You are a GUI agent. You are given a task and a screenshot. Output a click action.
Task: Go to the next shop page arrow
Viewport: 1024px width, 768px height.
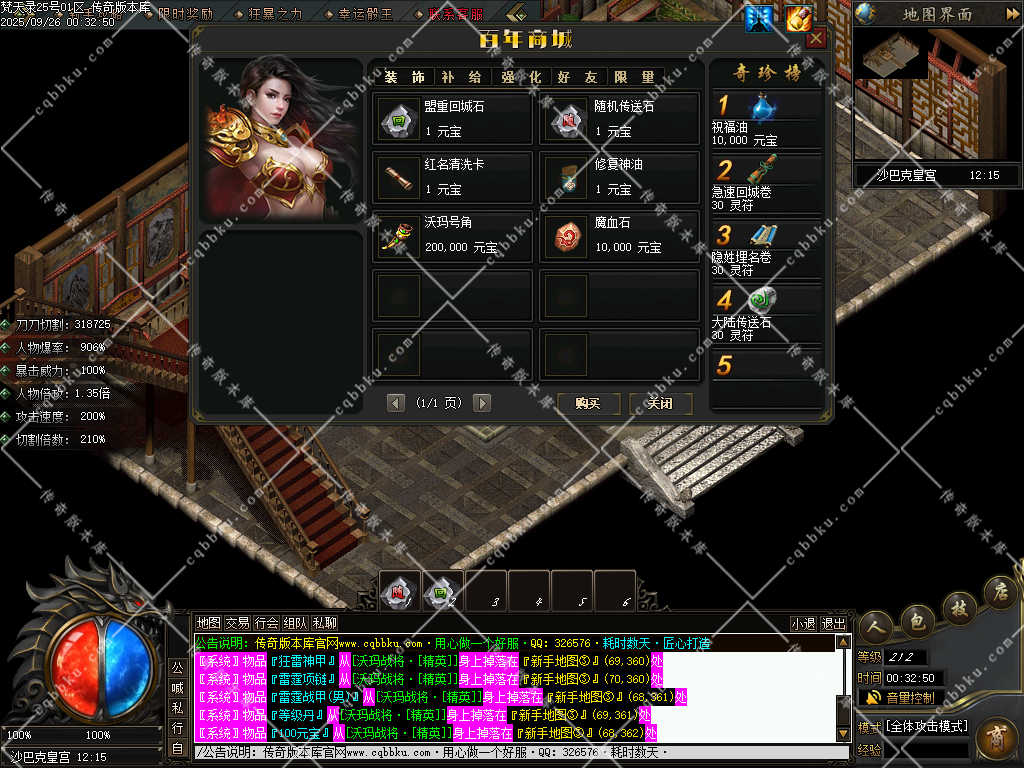[482, 403]
